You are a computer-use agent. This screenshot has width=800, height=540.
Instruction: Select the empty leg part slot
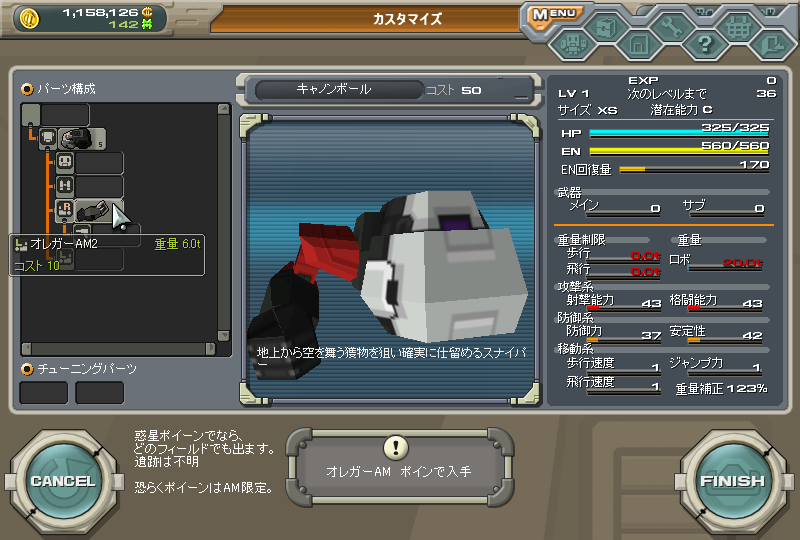click(99, 186)
